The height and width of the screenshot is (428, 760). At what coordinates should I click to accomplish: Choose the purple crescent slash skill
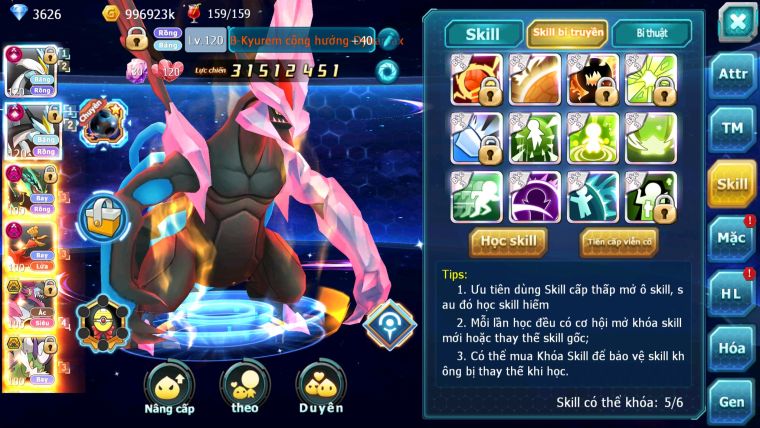click(x=535, y=197)
